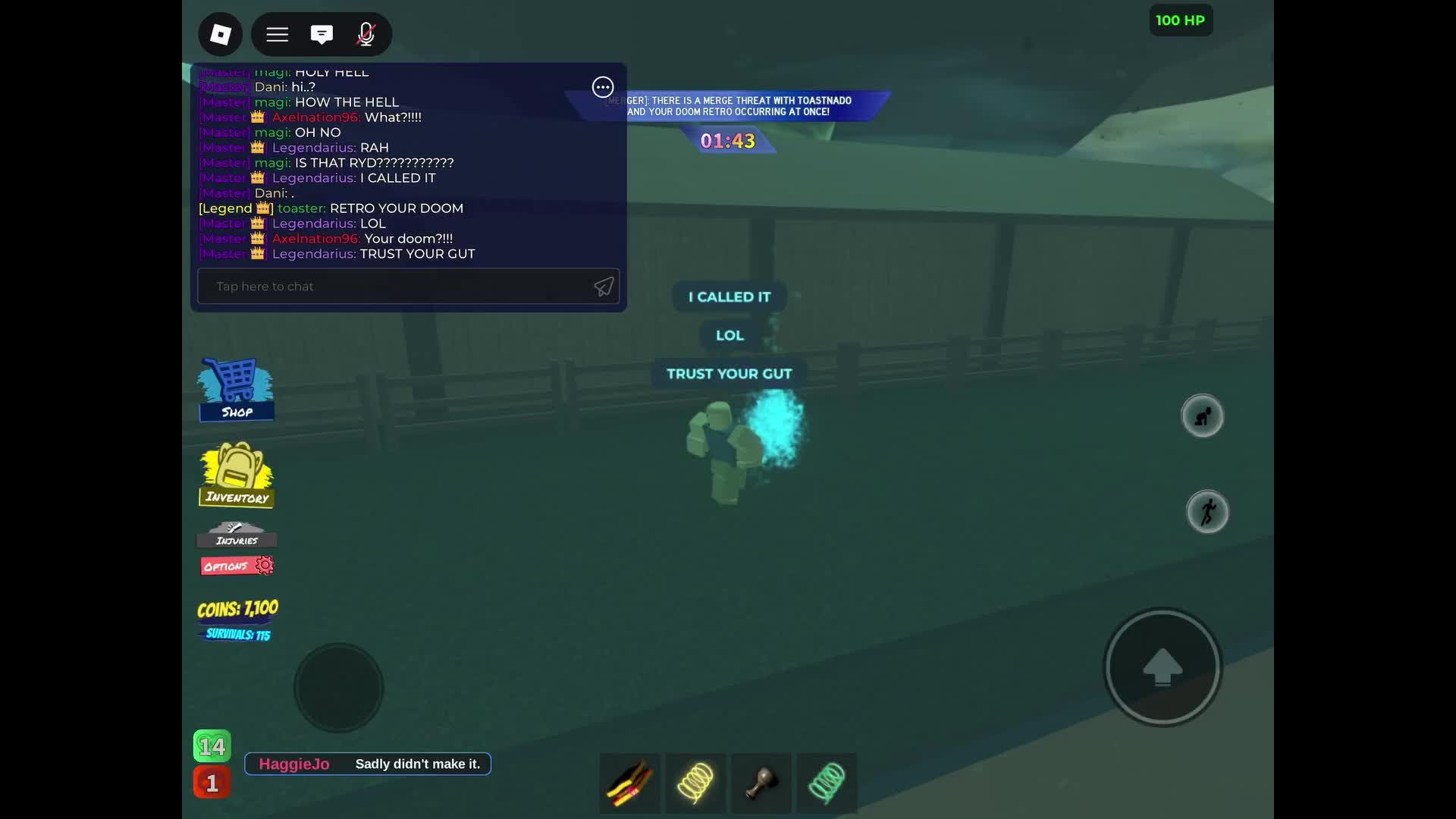Select the yellow spring in the hotbar

point(695,783)
